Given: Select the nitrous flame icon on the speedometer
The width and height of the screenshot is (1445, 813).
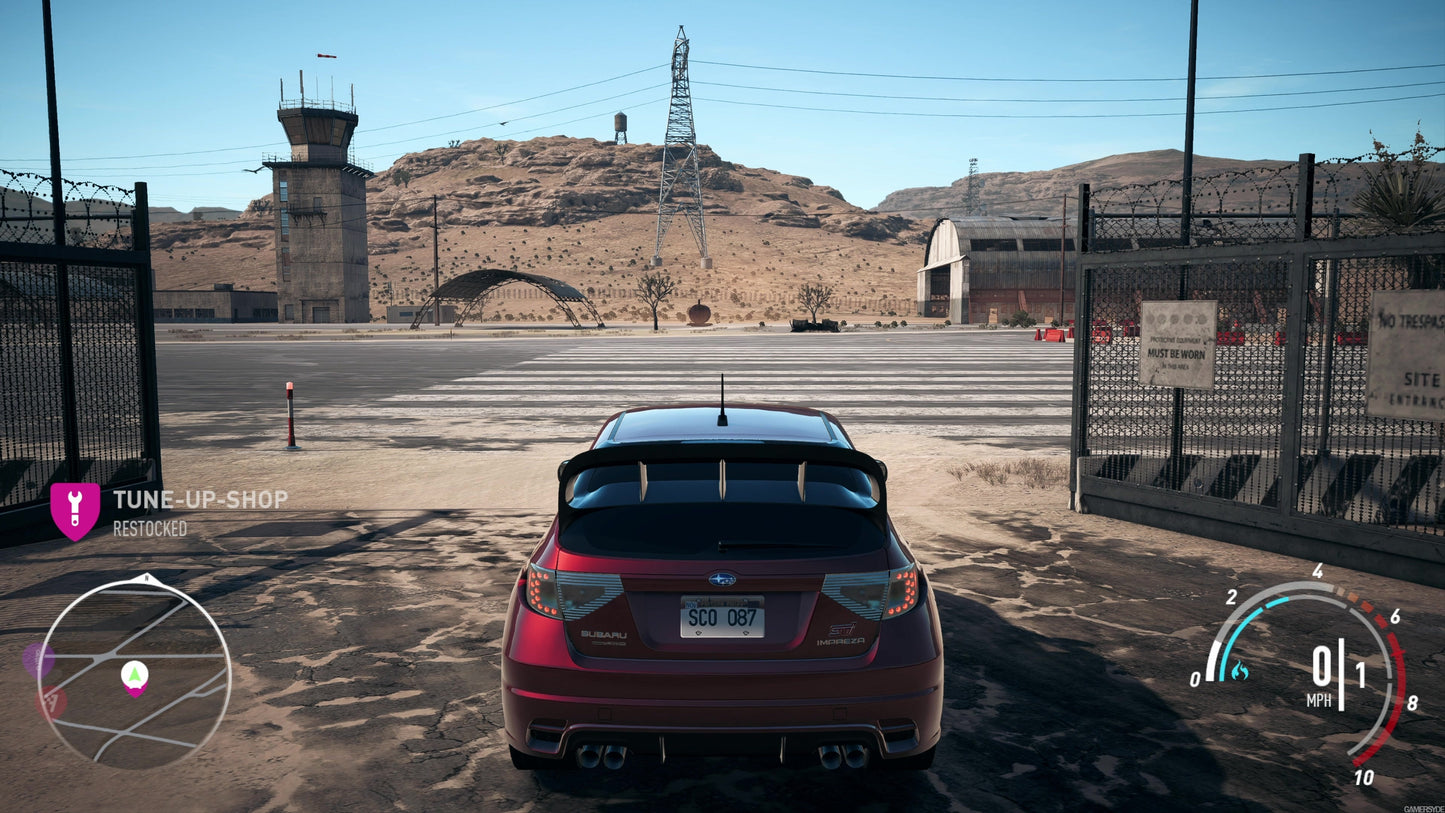Looking at the screenshot, I should pos(1240,671).
